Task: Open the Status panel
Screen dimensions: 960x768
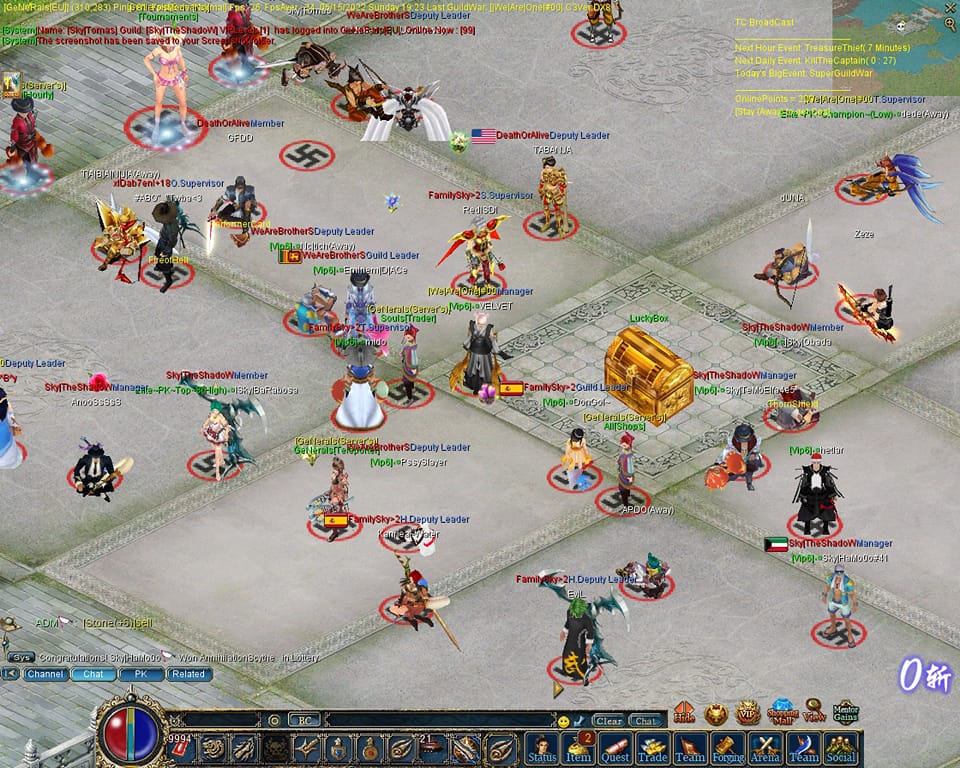Action: (541, 747)
